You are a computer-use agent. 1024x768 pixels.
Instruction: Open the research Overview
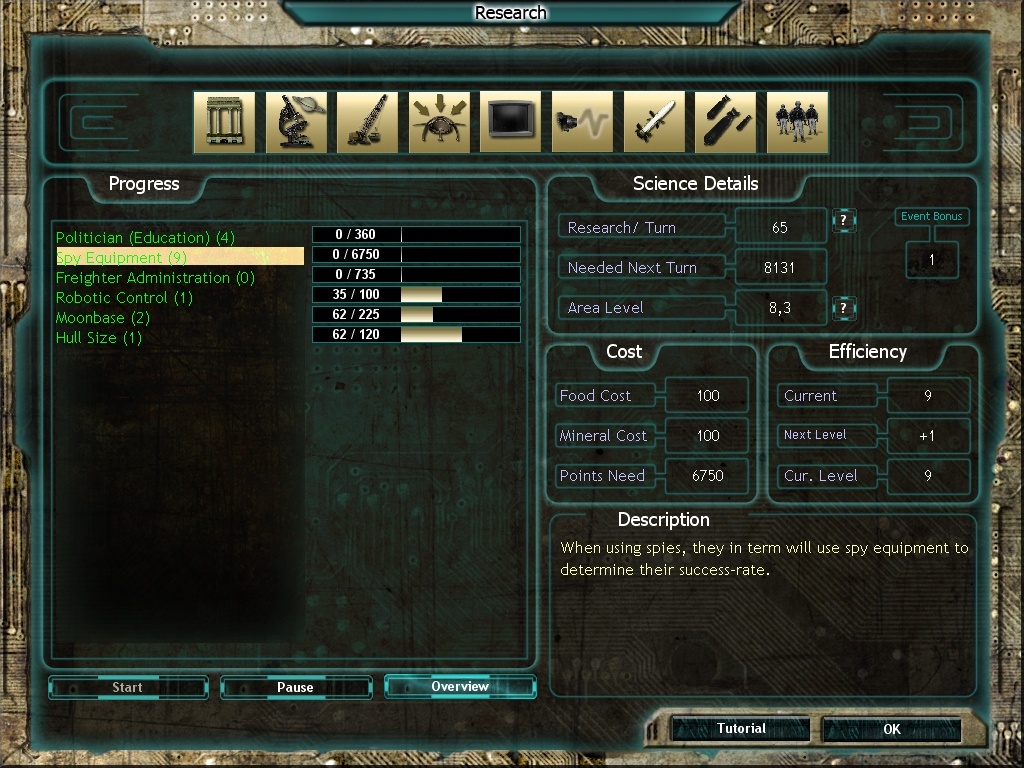point(460,687)
